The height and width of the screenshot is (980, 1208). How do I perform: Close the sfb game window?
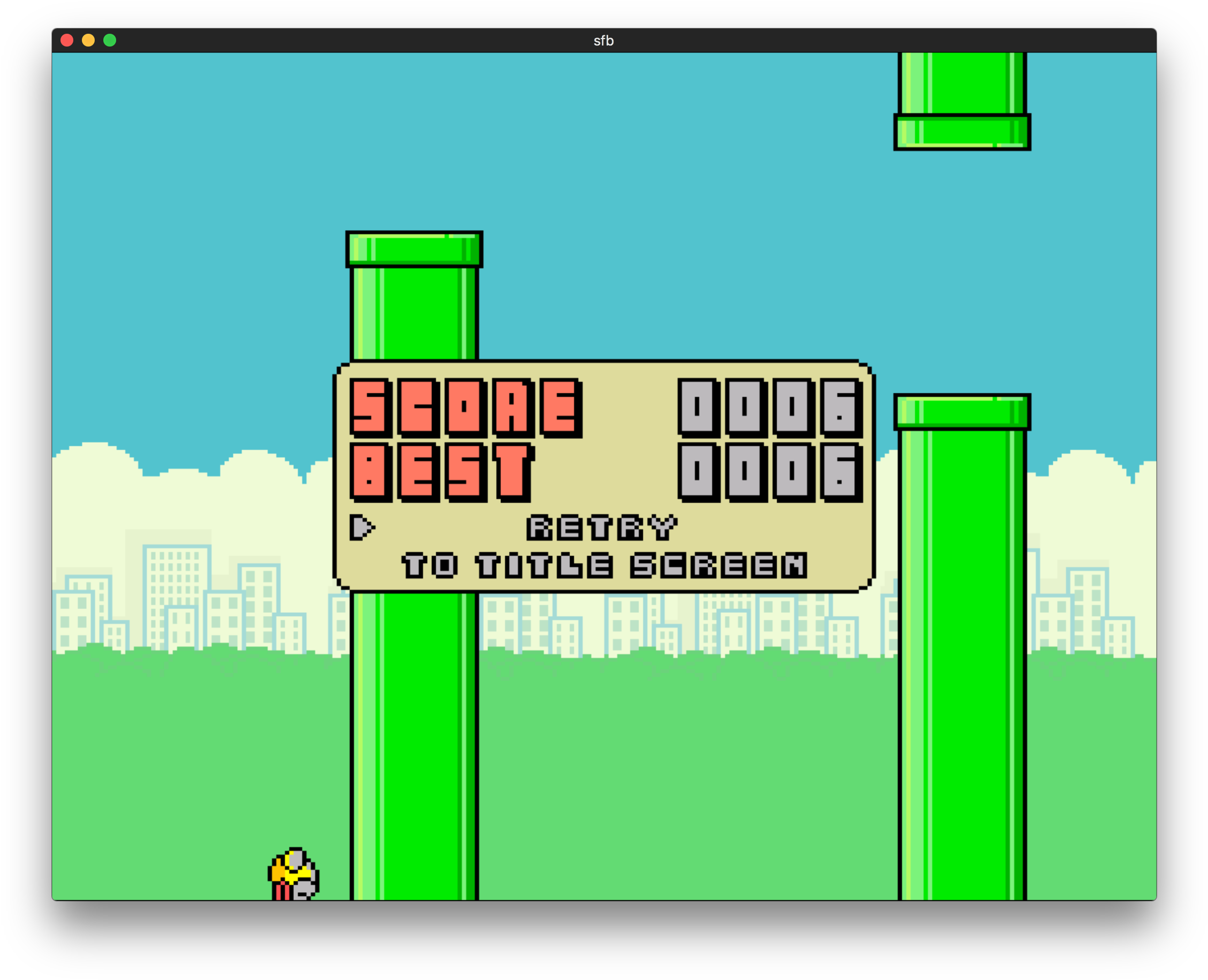pyautogui.click(x=67, y=41)
